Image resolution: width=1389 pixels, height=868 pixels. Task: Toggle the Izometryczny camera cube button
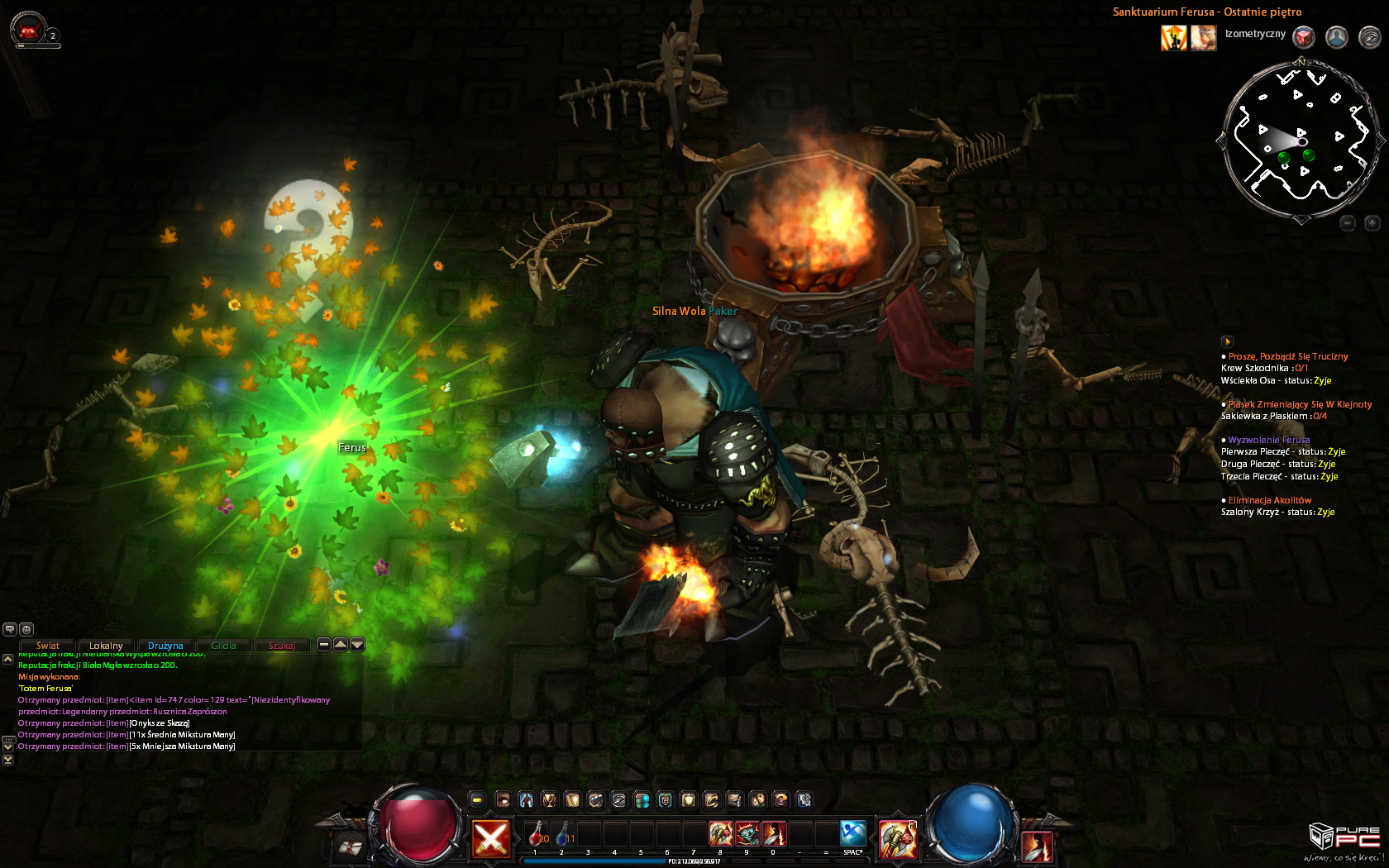[1304, 37]
